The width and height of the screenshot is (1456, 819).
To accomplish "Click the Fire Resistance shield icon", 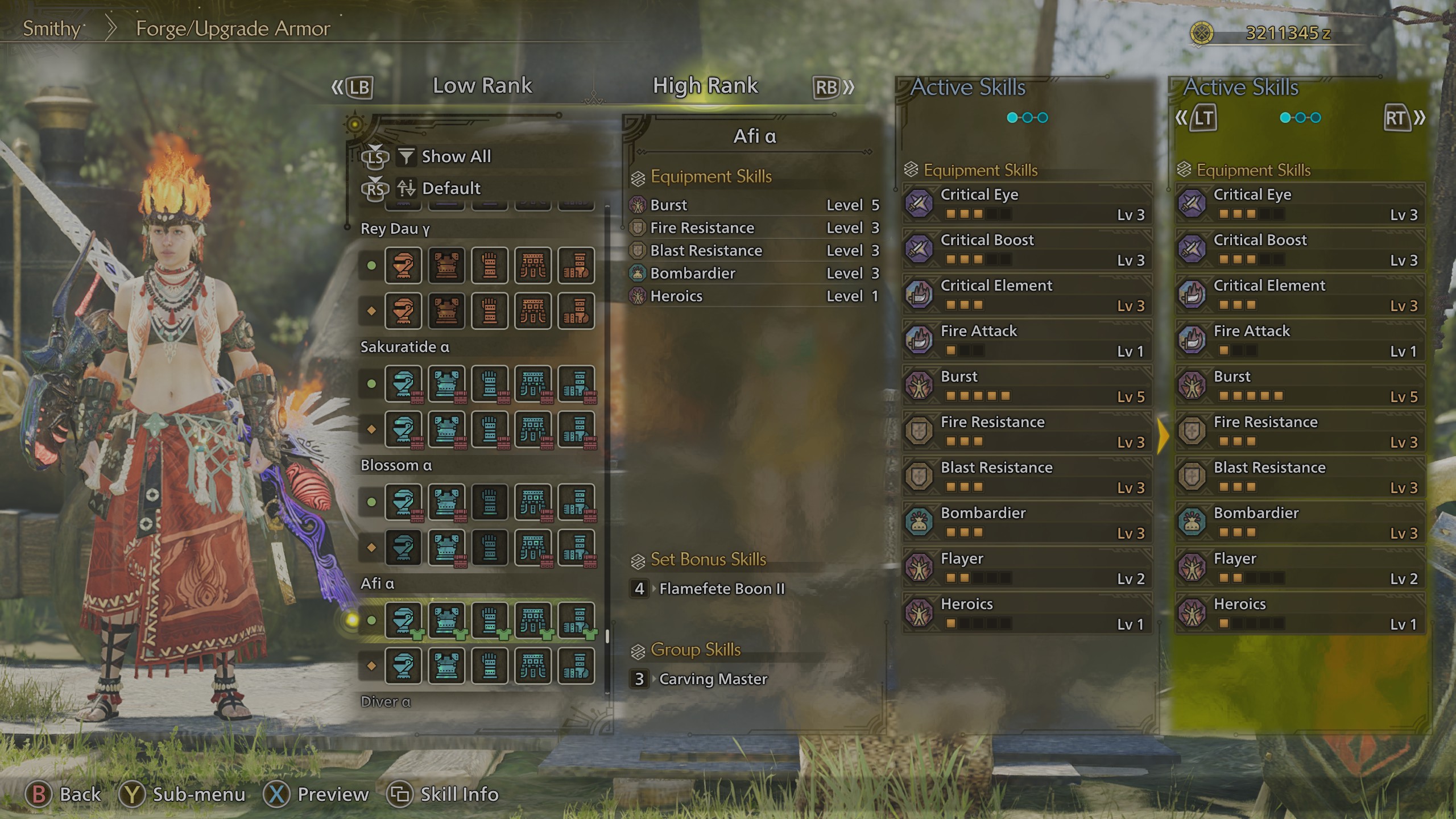I will pyautogui.click(x=919, y=430).
